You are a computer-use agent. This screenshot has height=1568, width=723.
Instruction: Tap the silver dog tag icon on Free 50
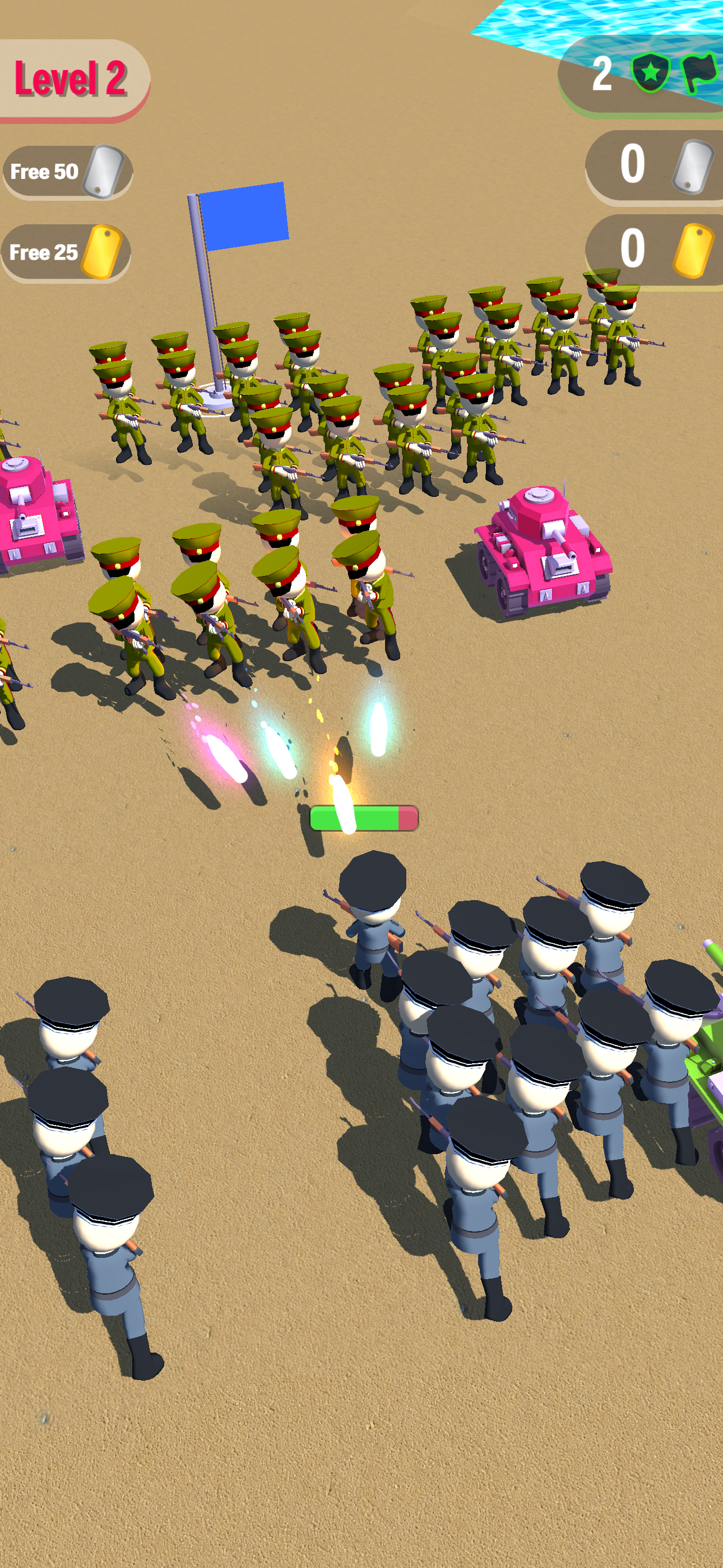[104, 170]
